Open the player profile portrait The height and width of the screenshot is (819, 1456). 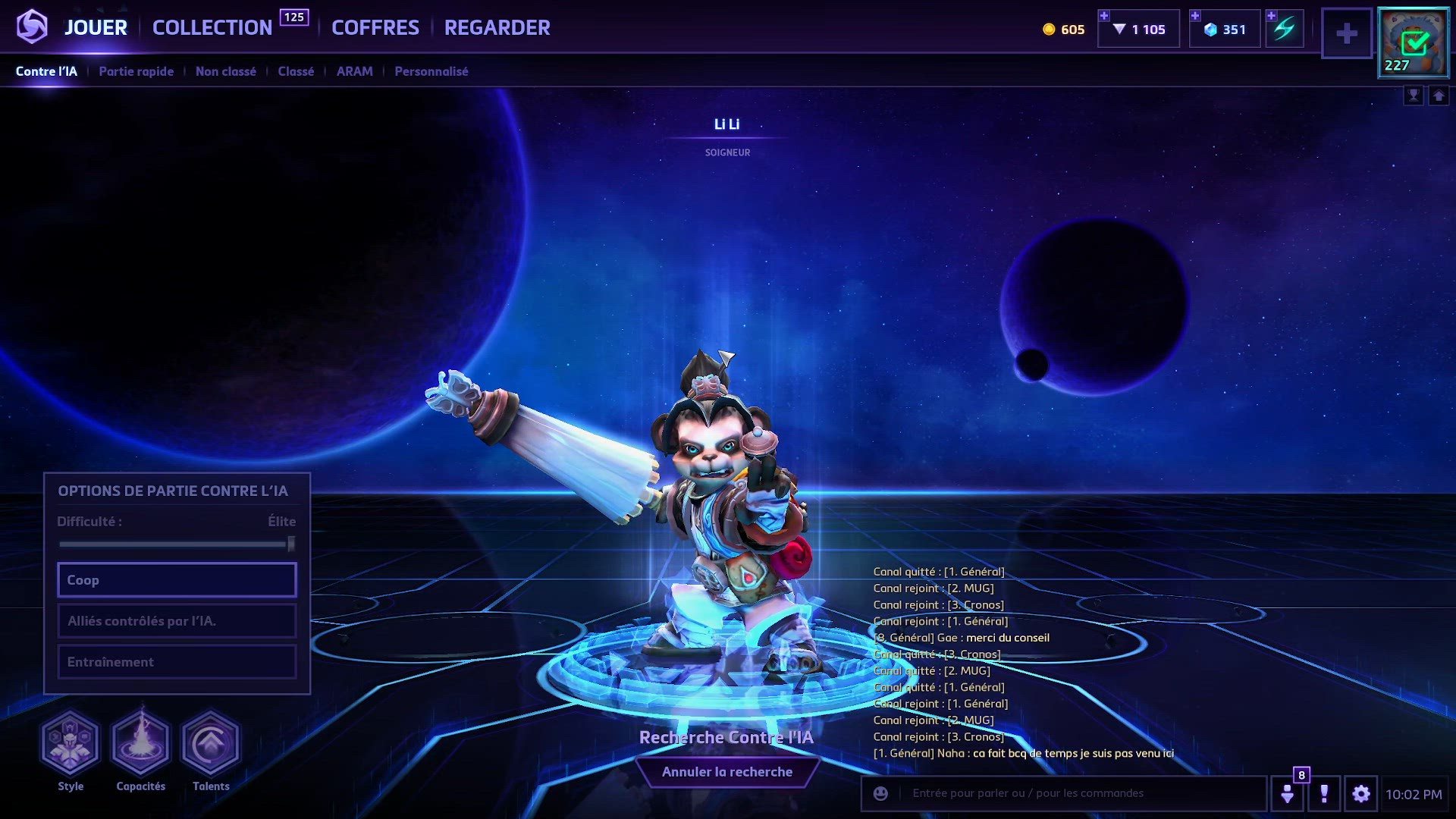[x=1413, y=43]
